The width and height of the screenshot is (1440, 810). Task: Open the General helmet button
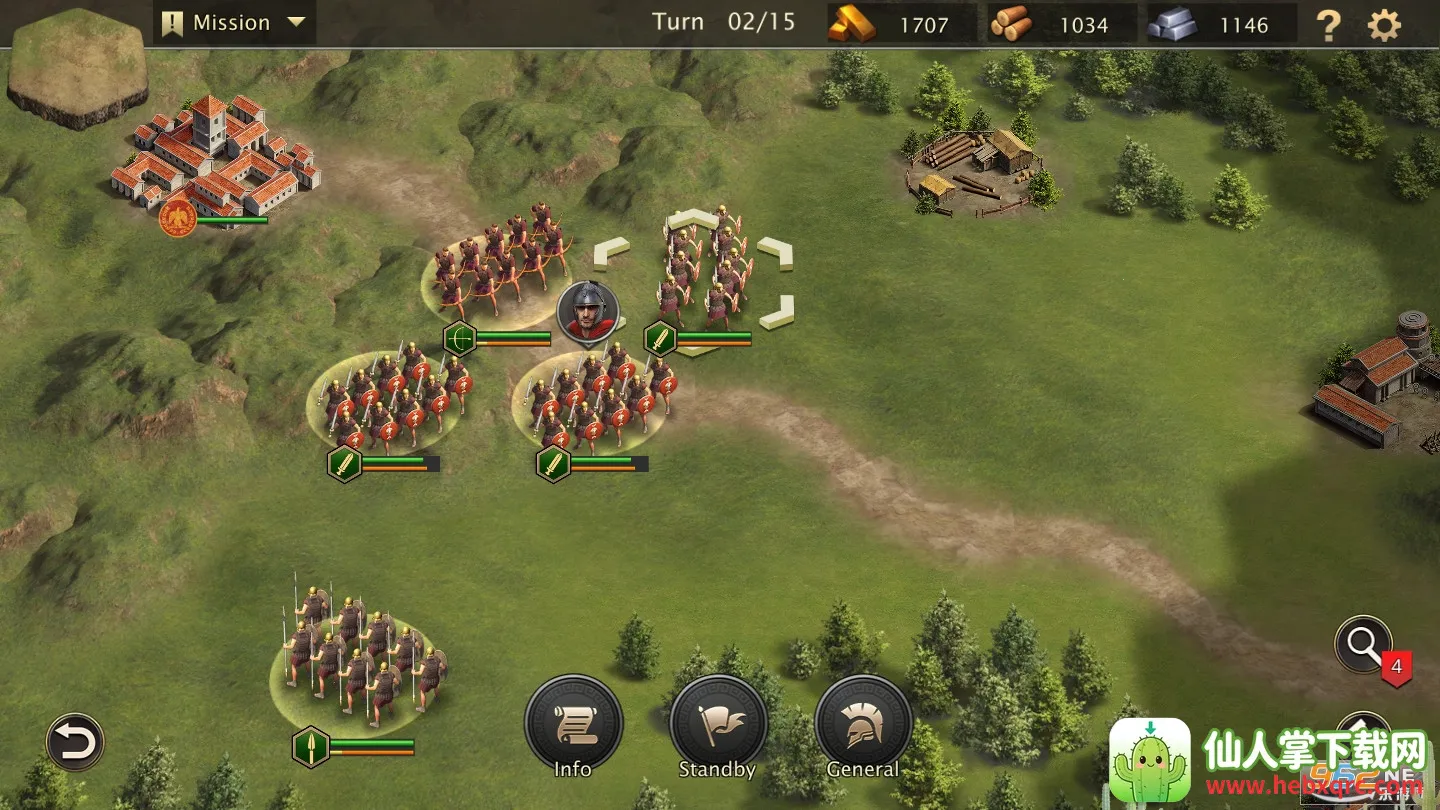point(863,726)
